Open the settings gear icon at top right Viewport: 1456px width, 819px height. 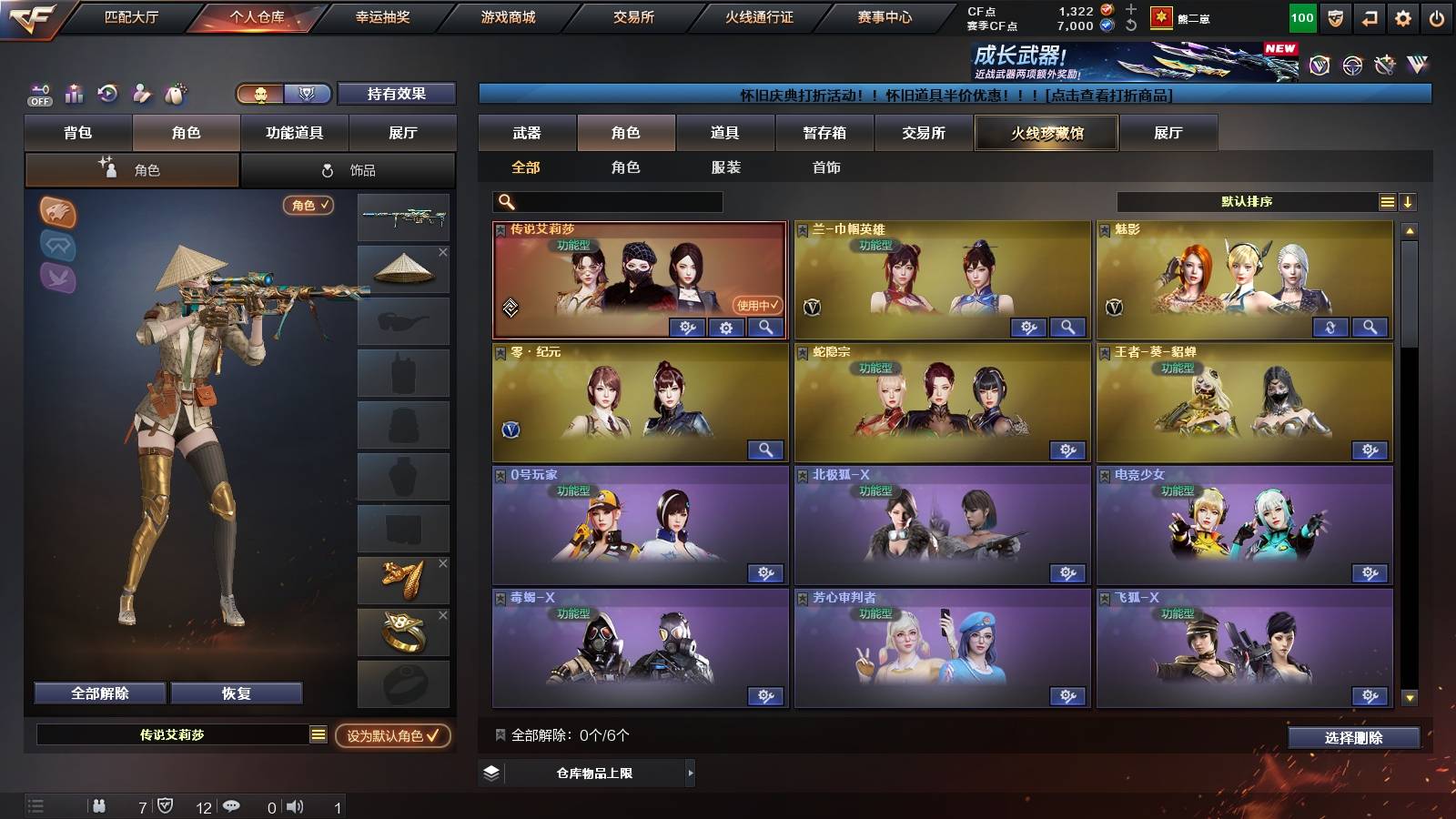click(x=1403, y=16)
